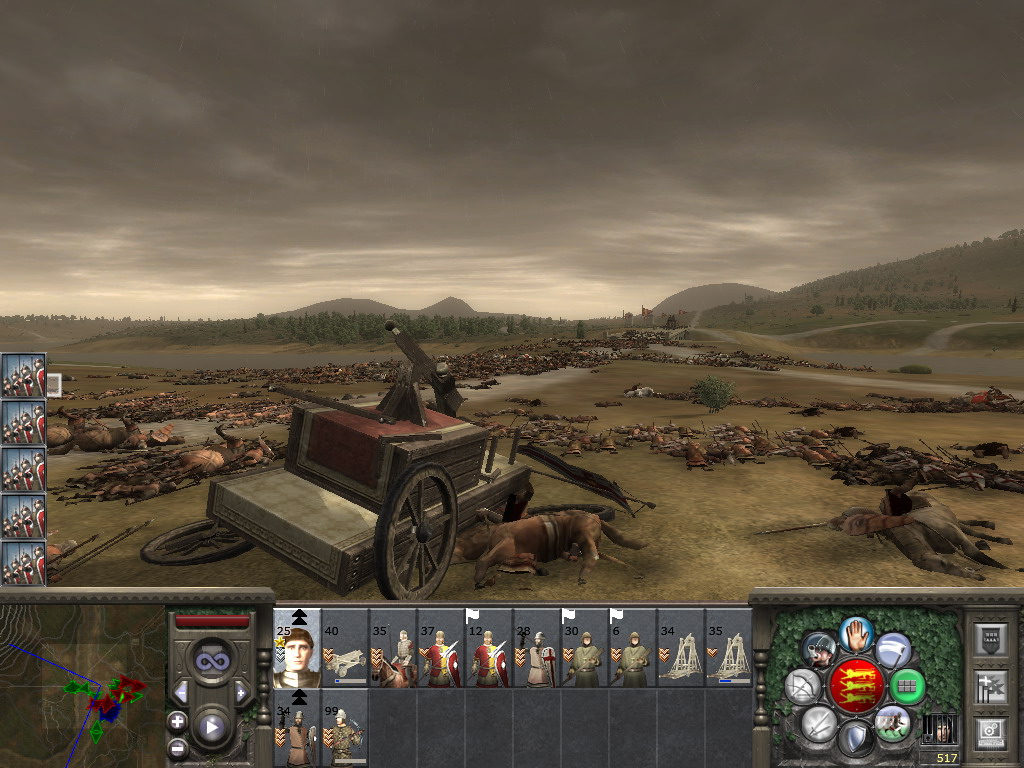
Task: Toggle guard mode with the shield button
Action: click(x=855, y=739)
